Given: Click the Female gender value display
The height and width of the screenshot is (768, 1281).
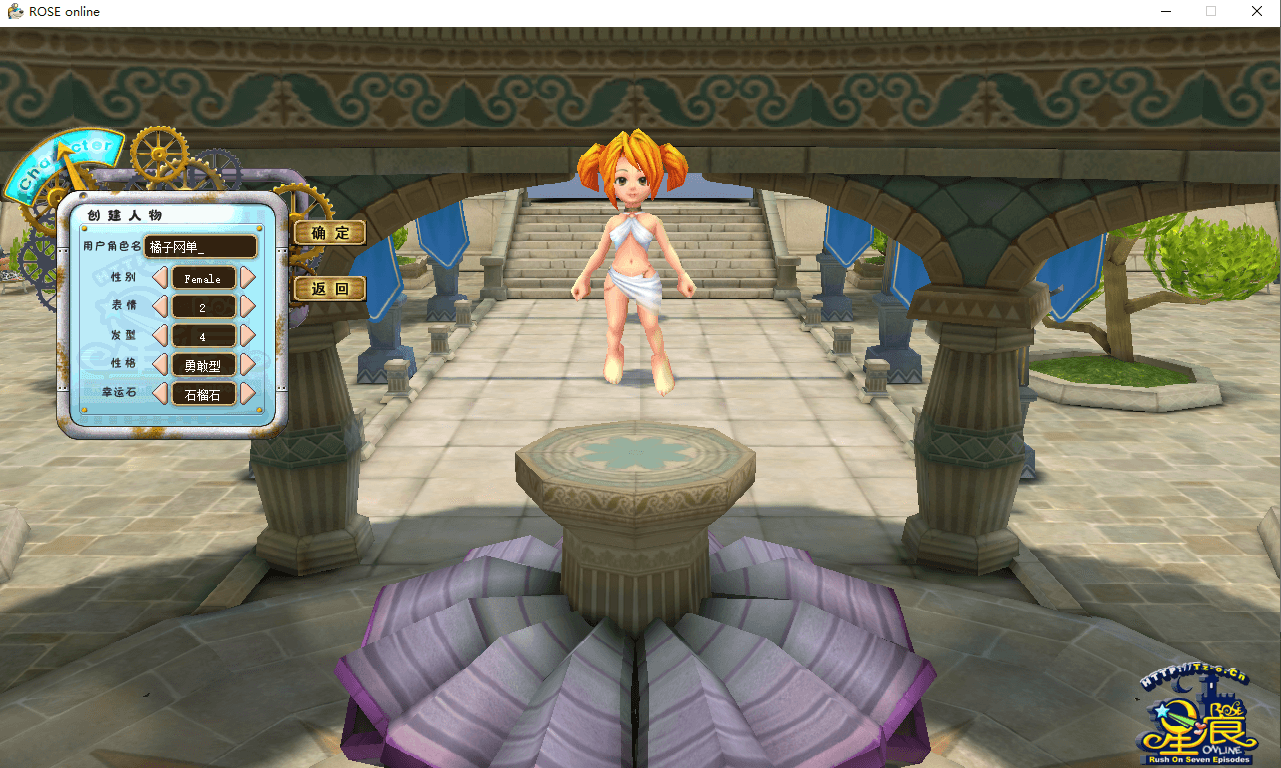Looking at the screenshot, I should tap(202, 278).
